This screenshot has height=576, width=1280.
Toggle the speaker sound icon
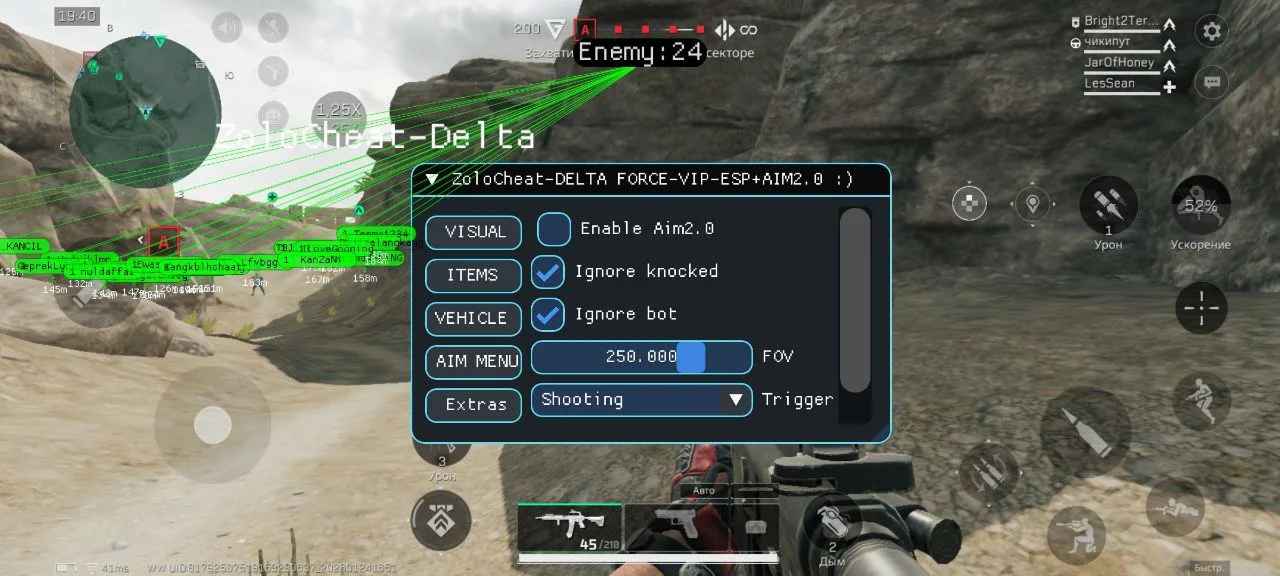(x=228, y=27)
